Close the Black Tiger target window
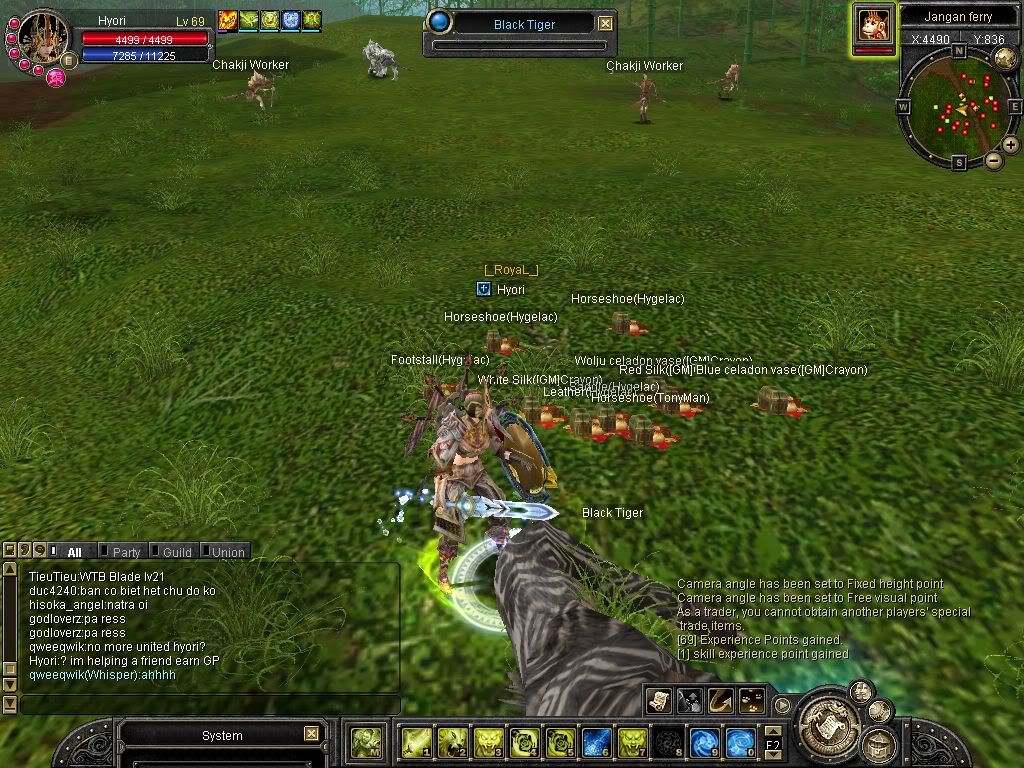This screenshot has height=768, width=1024. pos(606,24)
